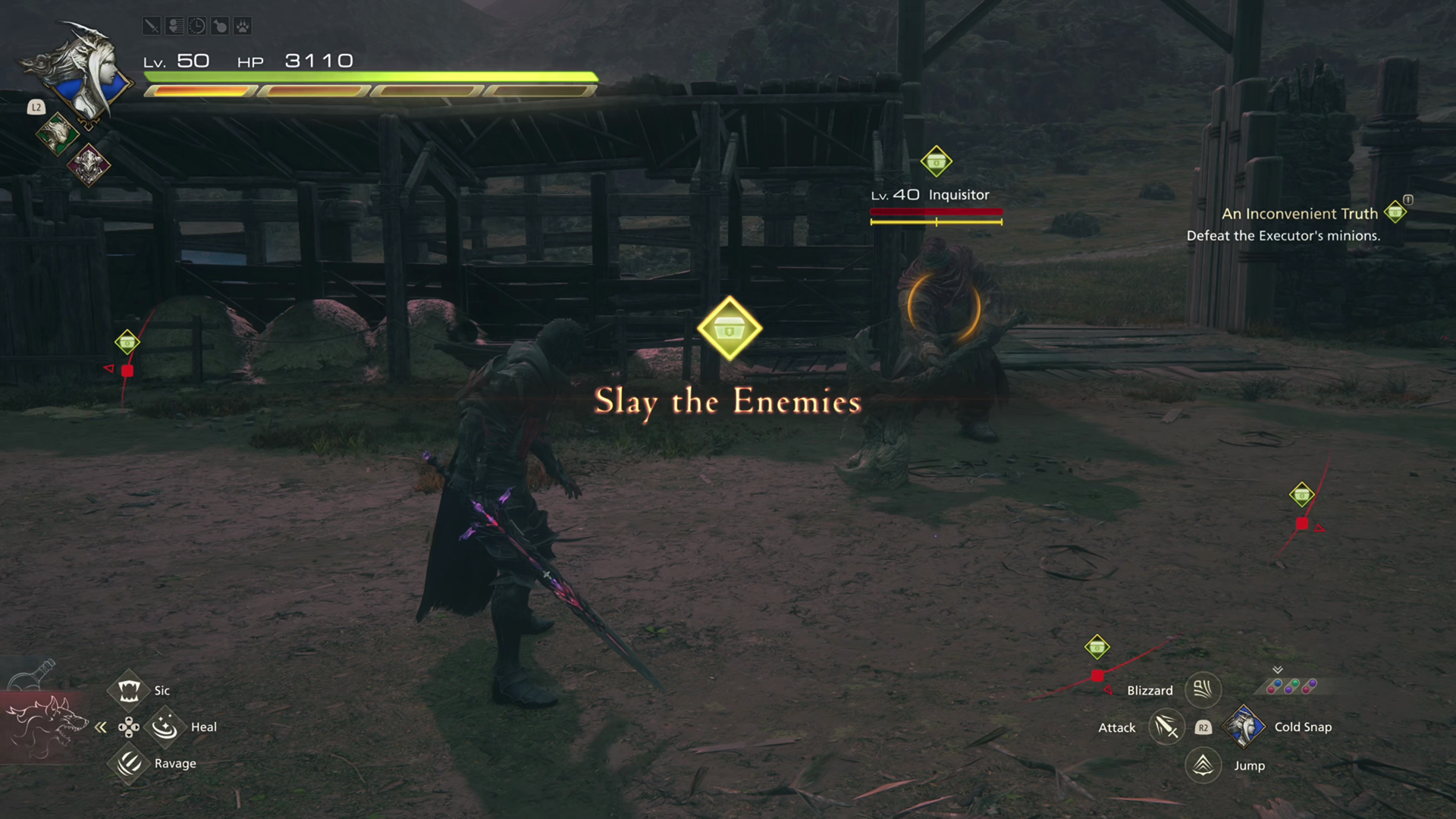Choose the Ravage command icon
This screenshot has height=819, width=1456.
tap(129, 763)
